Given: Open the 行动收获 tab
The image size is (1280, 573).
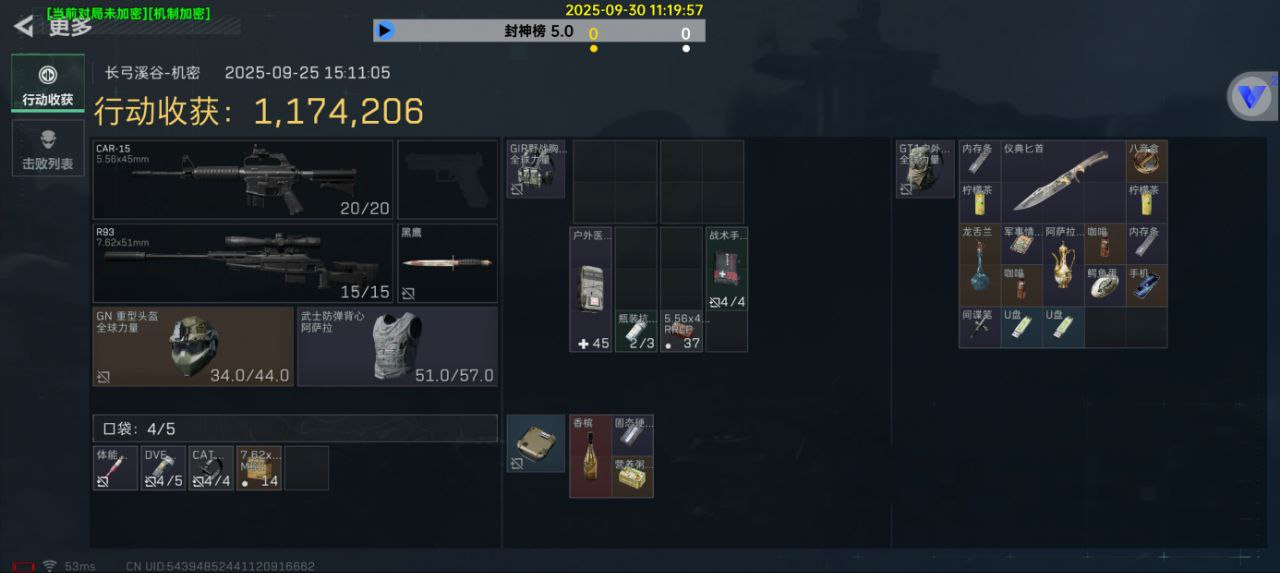Looking at the screenshot, I should tap(48, 84).
